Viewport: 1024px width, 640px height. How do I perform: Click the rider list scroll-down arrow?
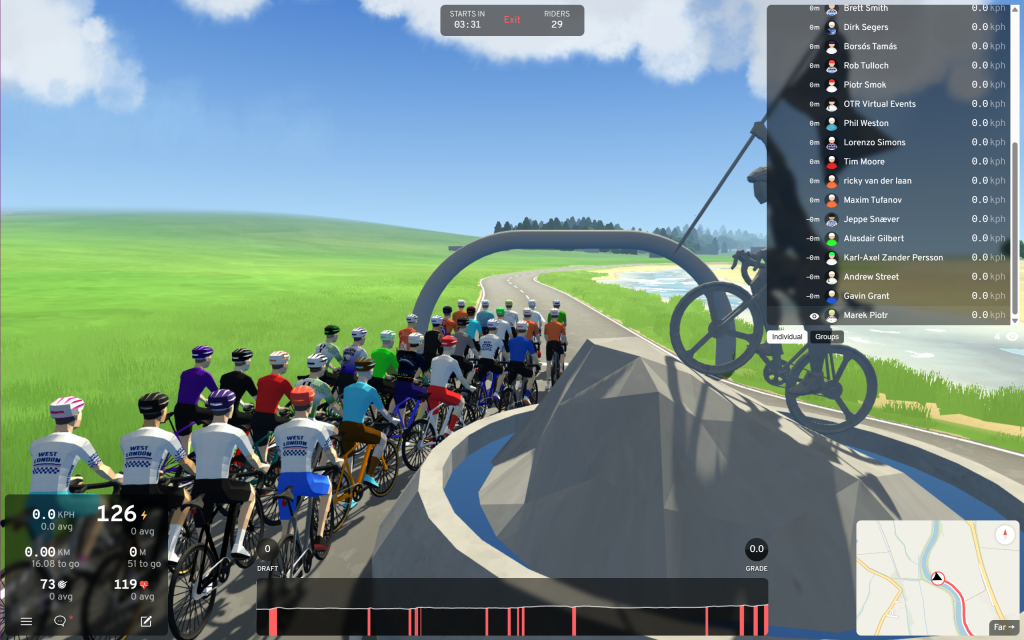click(1016, 318)
